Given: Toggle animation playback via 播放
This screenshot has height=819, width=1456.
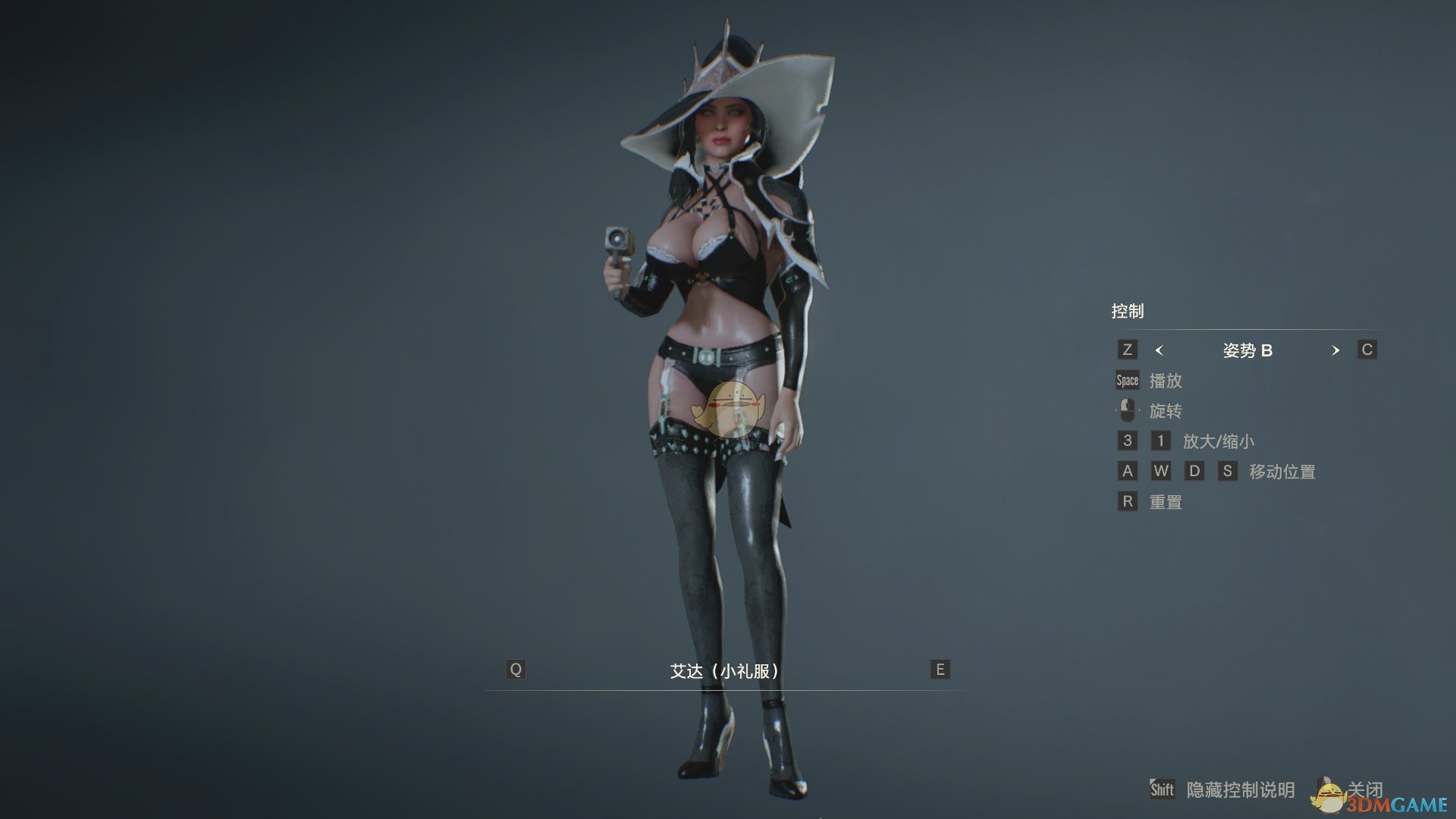Looking at the screenshot, I should [1165, 381].
